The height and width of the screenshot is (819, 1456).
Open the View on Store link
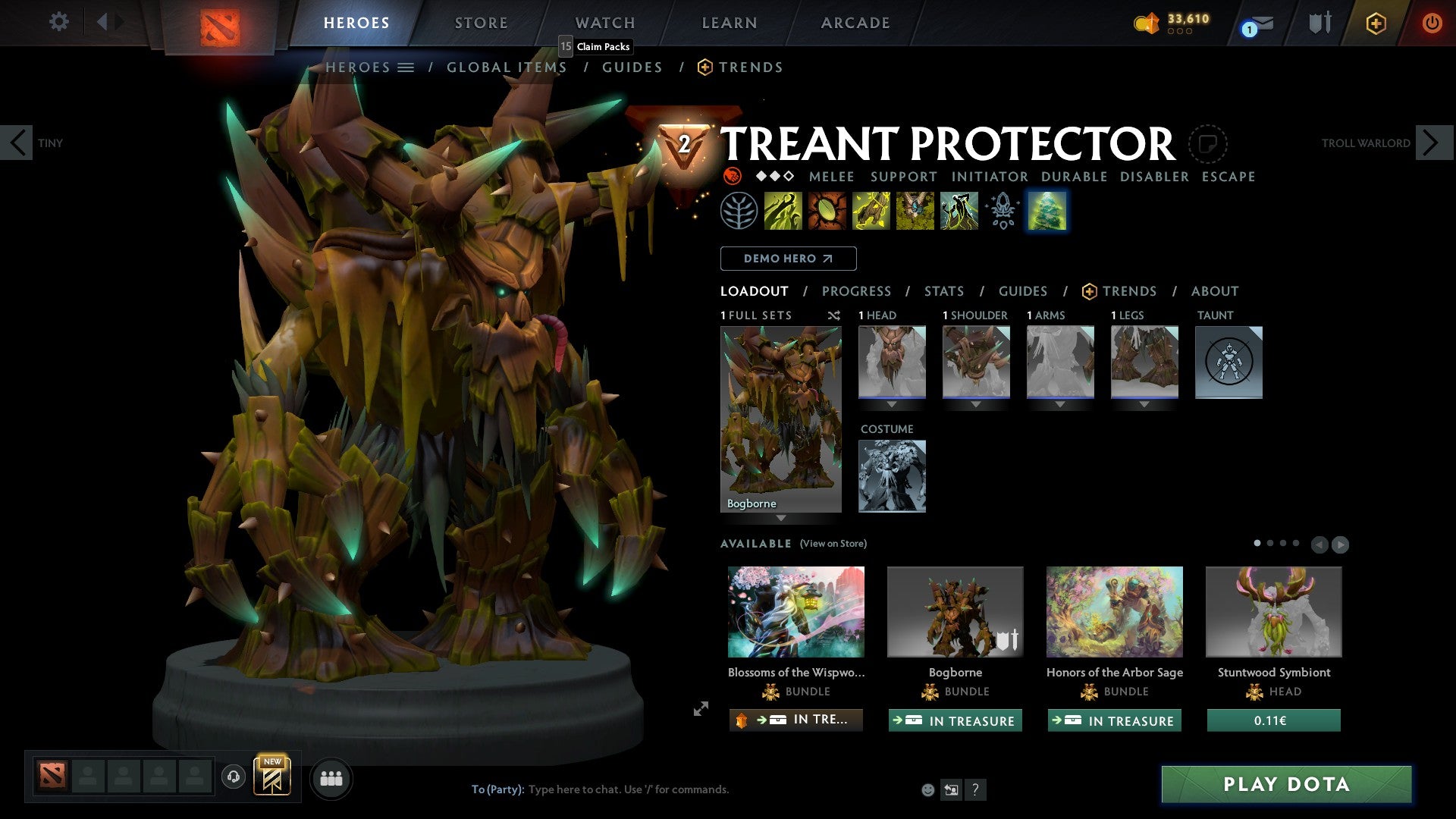(x=834, y=544)
